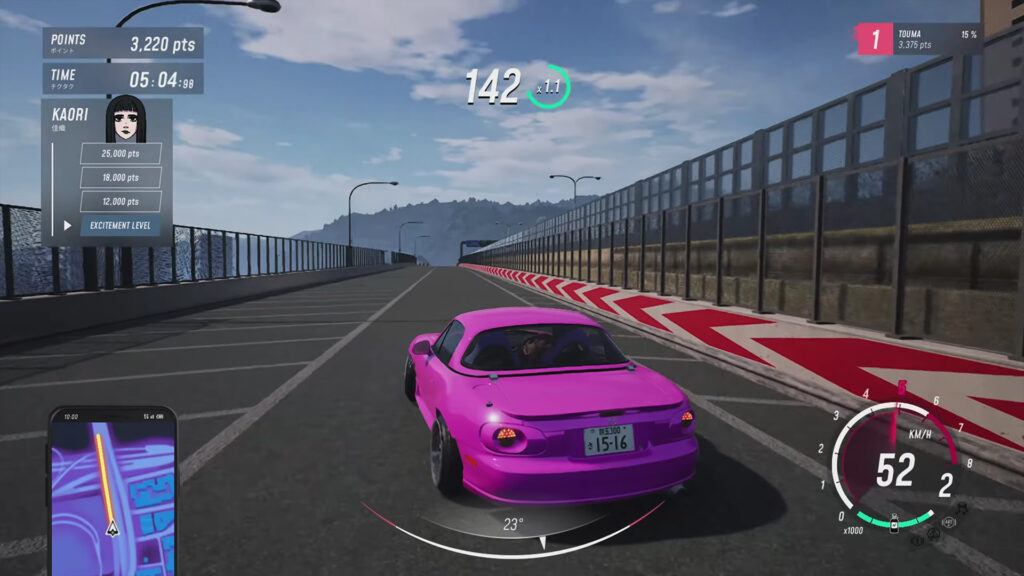Select the Excitement Level bar
1024x576 pixels.
120,226
